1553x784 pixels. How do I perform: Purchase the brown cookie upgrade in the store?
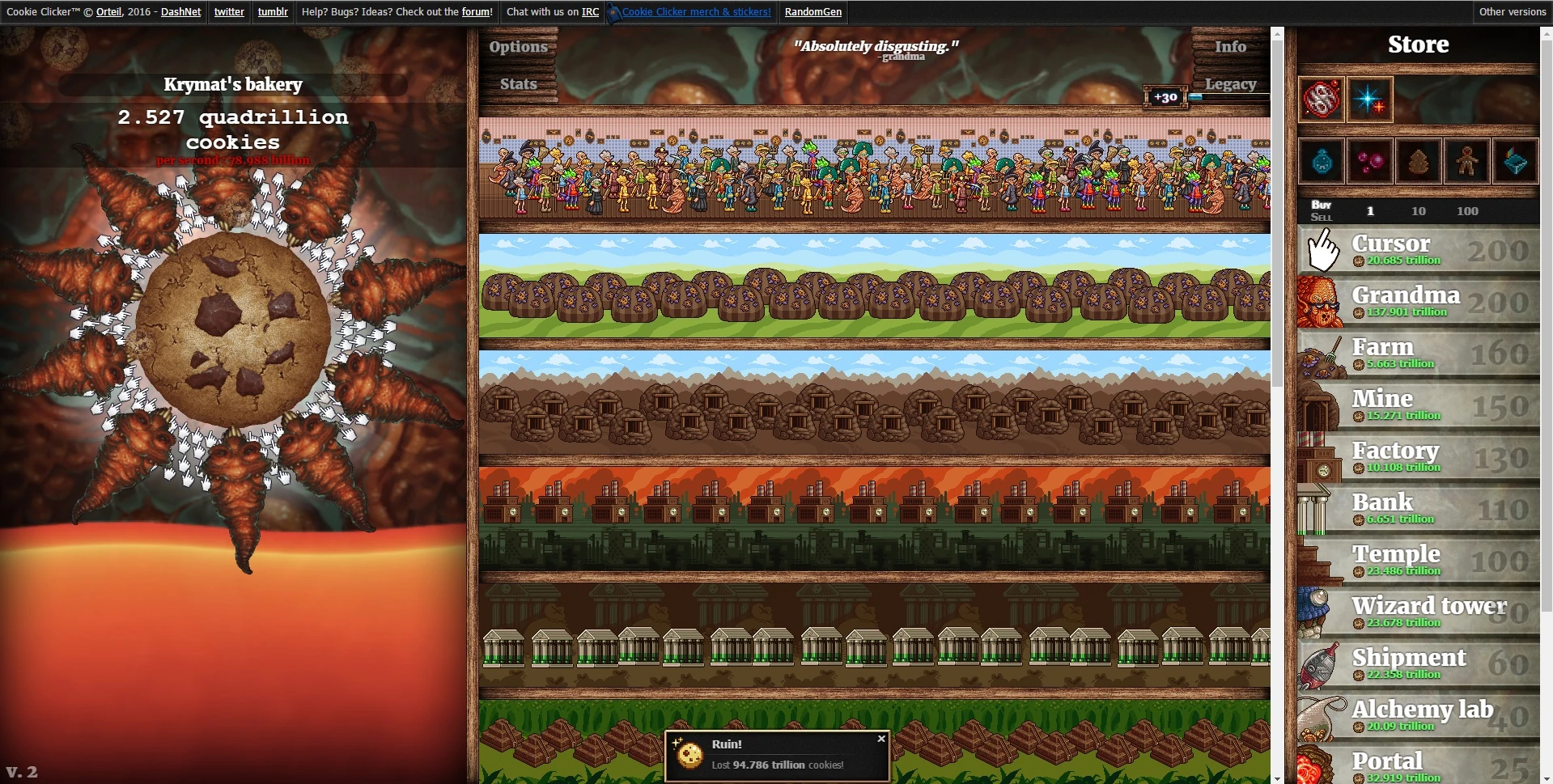1418,161
